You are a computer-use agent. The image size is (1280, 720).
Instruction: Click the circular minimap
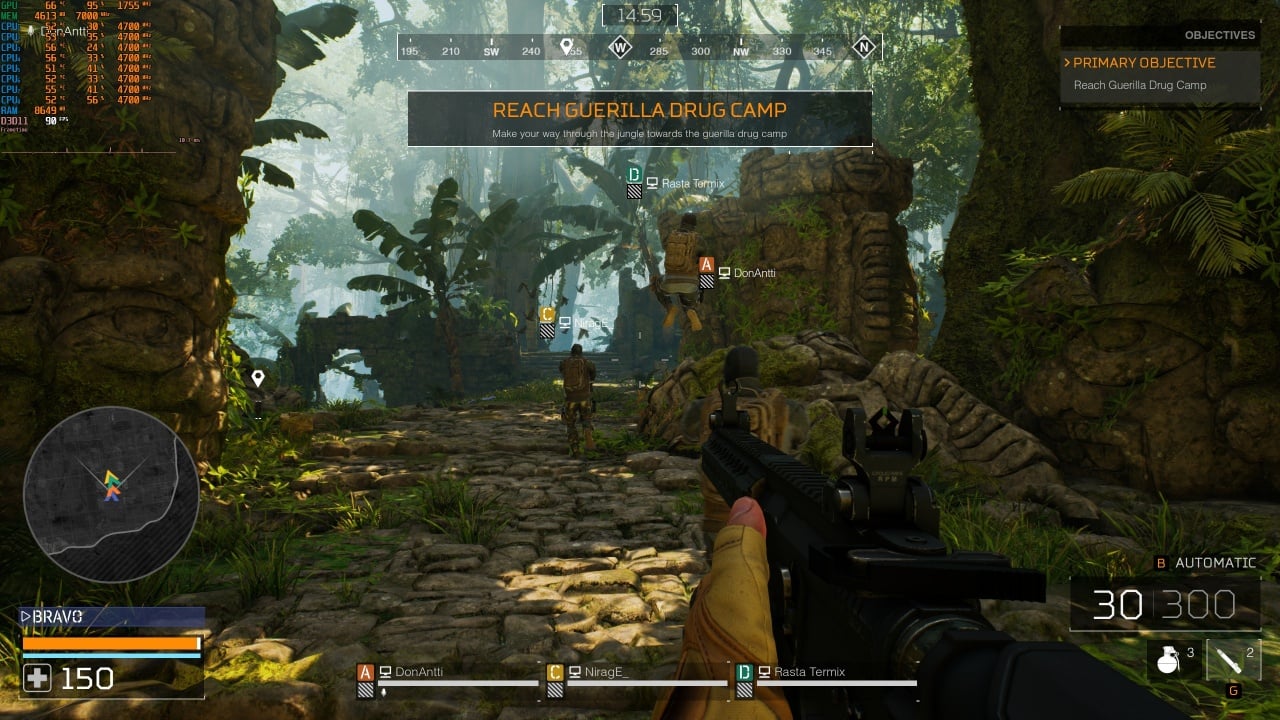110,494
